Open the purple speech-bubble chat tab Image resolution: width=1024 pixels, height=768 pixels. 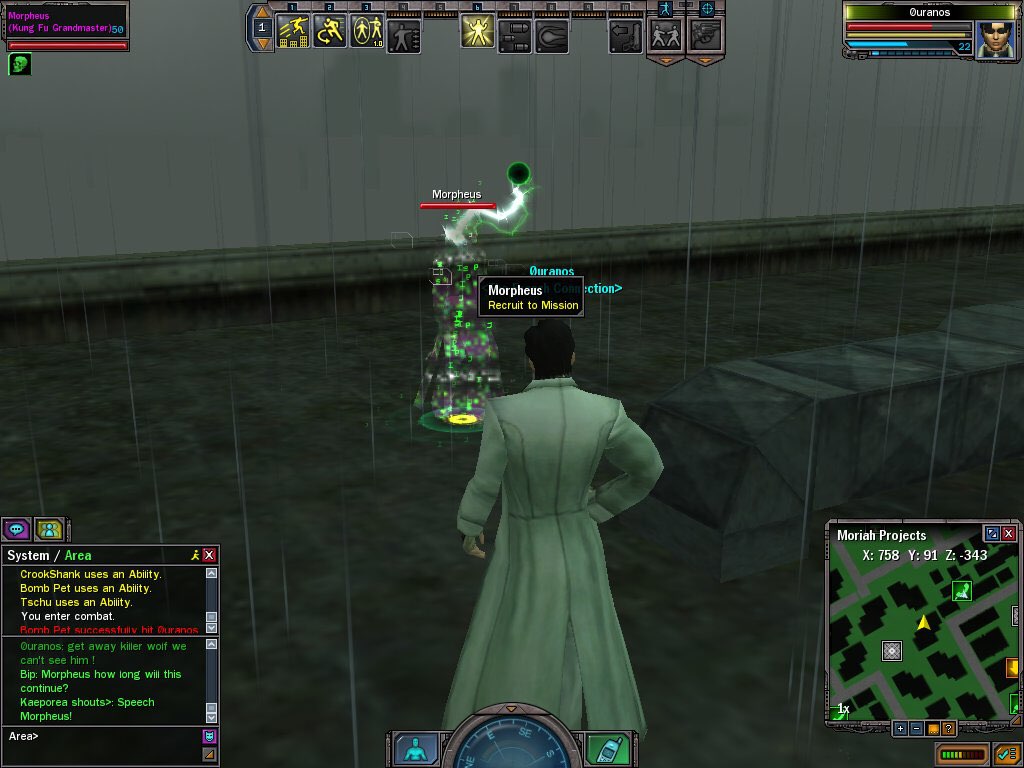16,529
